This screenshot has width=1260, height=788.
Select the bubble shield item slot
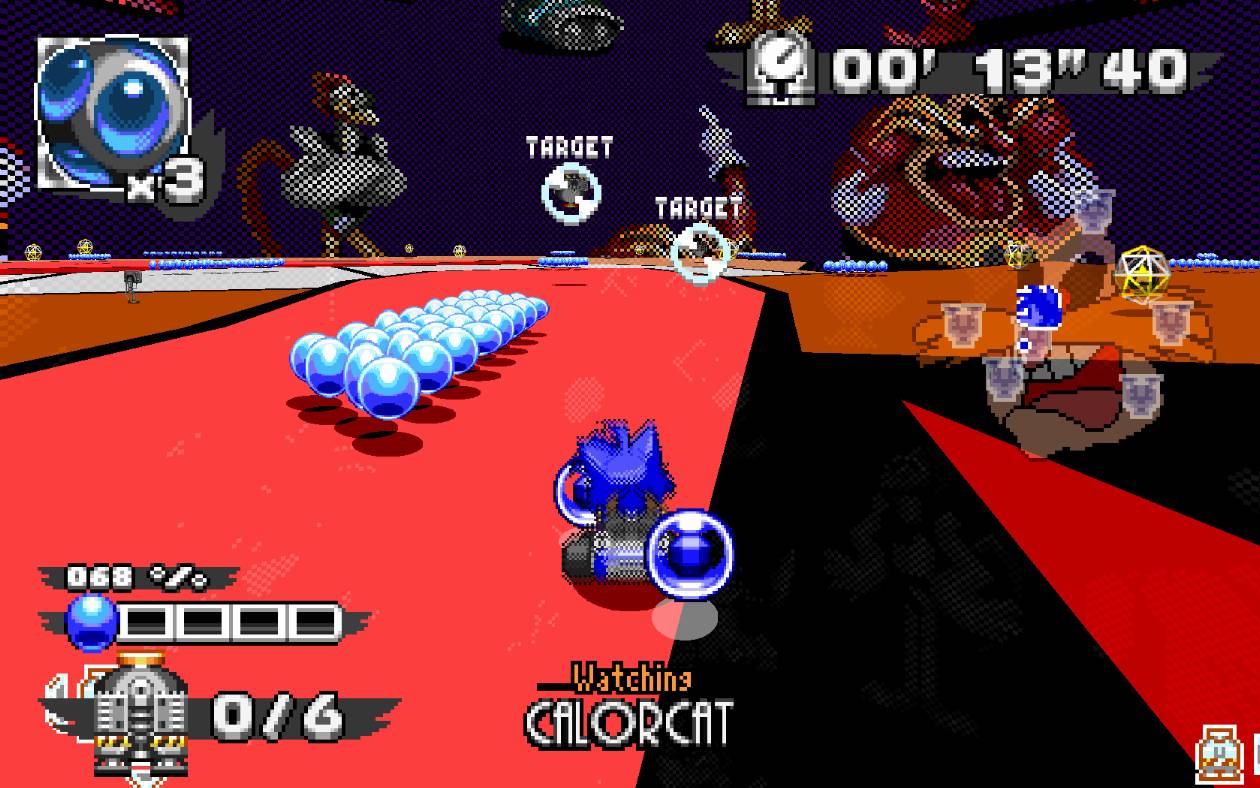coord(112,112)
